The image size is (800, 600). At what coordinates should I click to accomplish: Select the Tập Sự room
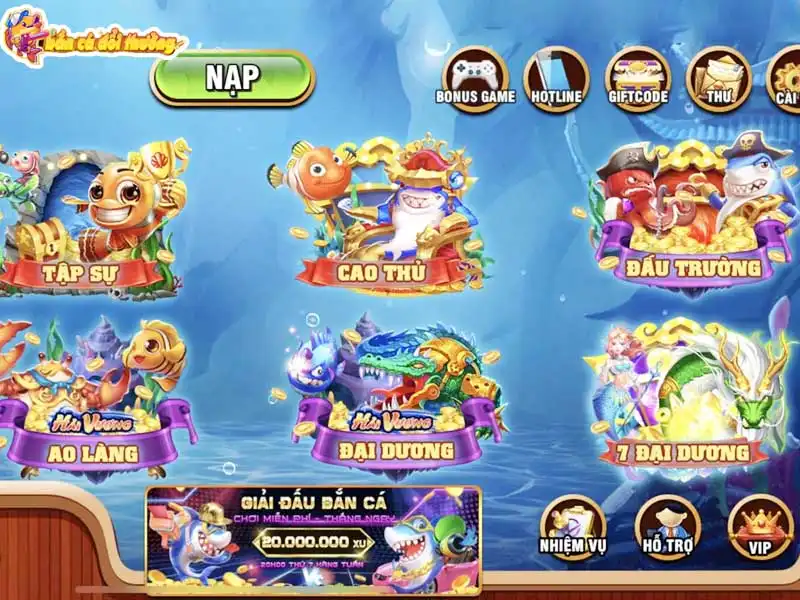[95, 222]
